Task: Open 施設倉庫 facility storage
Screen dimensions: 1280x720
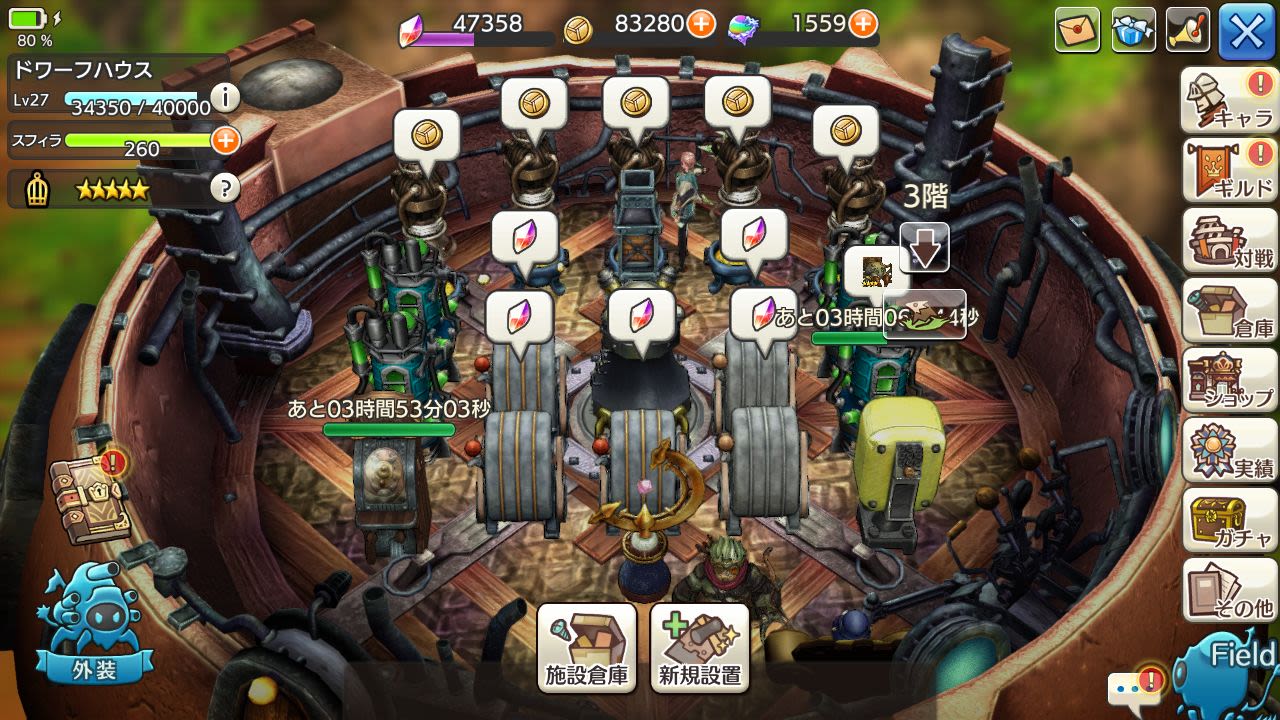Action: click(587, 649)
